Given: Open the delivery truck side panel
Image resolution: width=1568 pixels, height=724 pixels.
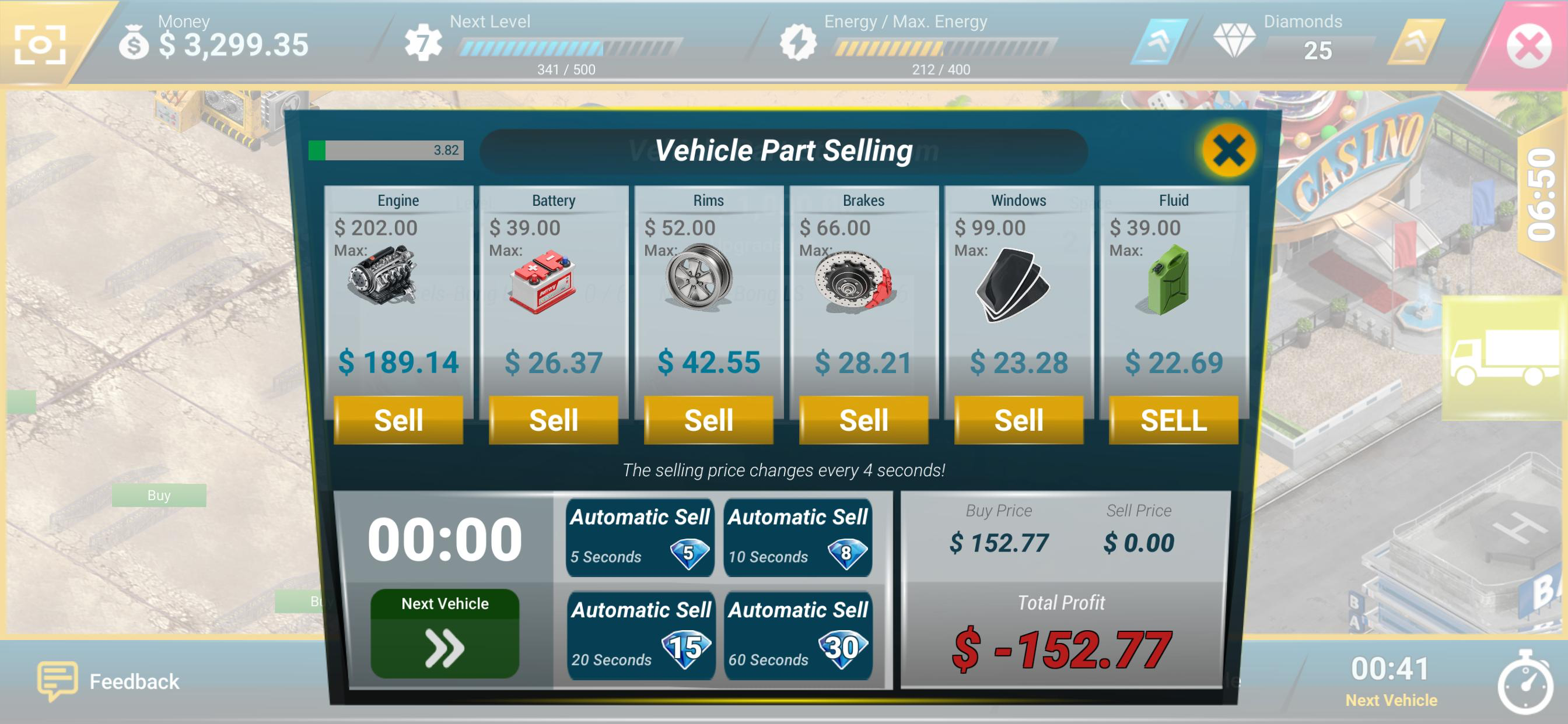Looking at the screenshot, I should [1503, 358].
